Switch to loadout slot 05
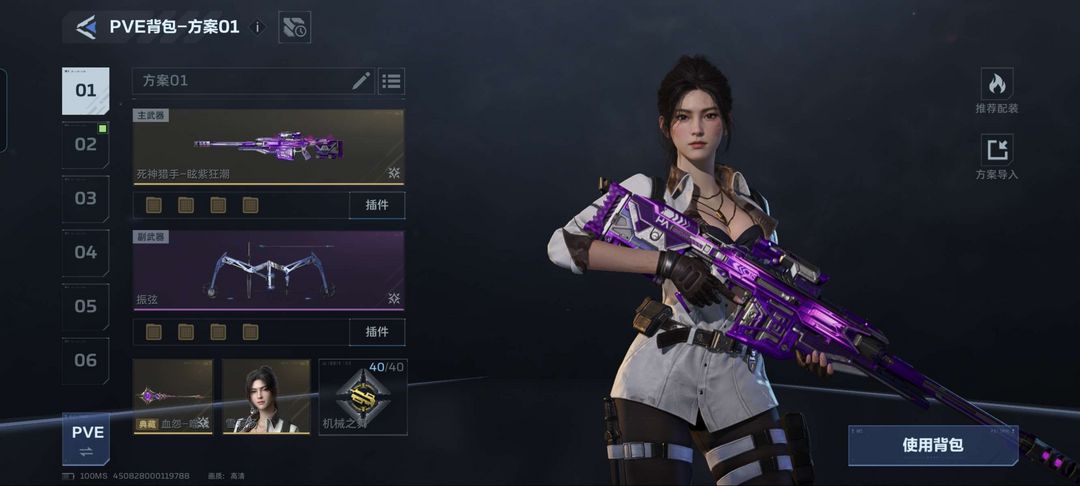The image size is (1080, 486). click(x=86, y=307)
